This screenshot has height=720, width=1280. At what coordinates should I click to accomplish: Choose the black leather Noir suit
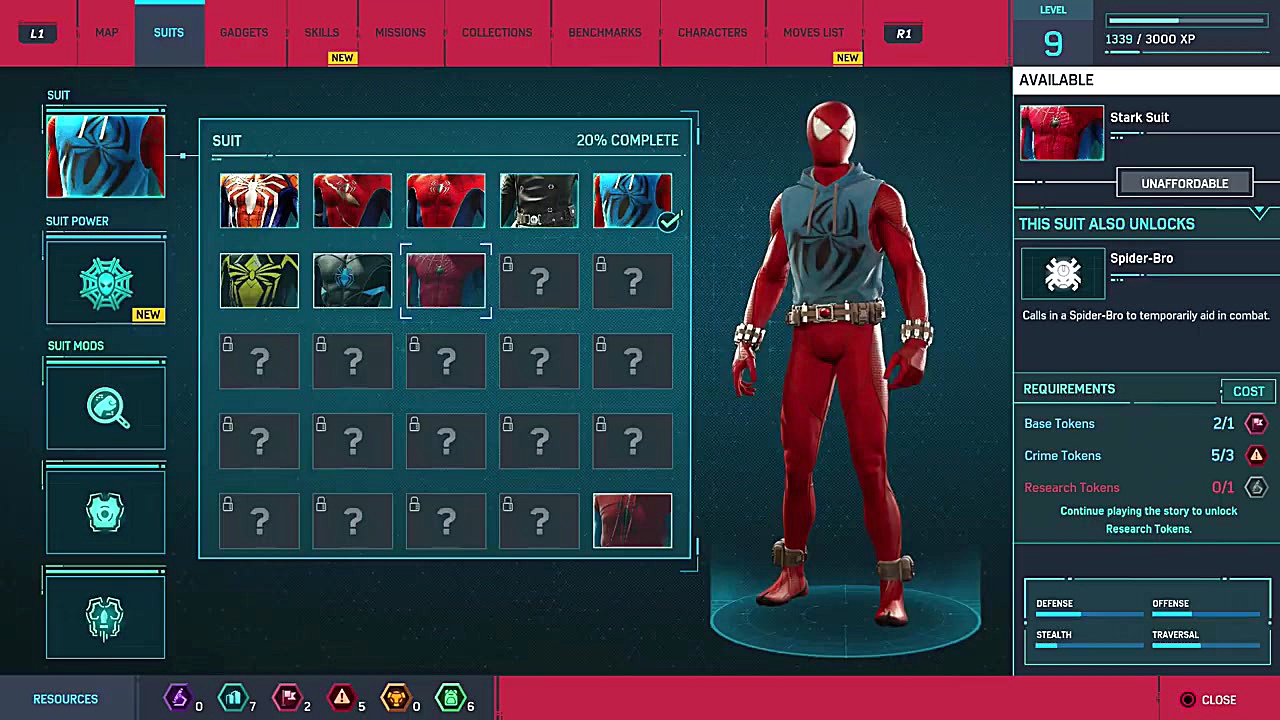[x=539, y=200]
